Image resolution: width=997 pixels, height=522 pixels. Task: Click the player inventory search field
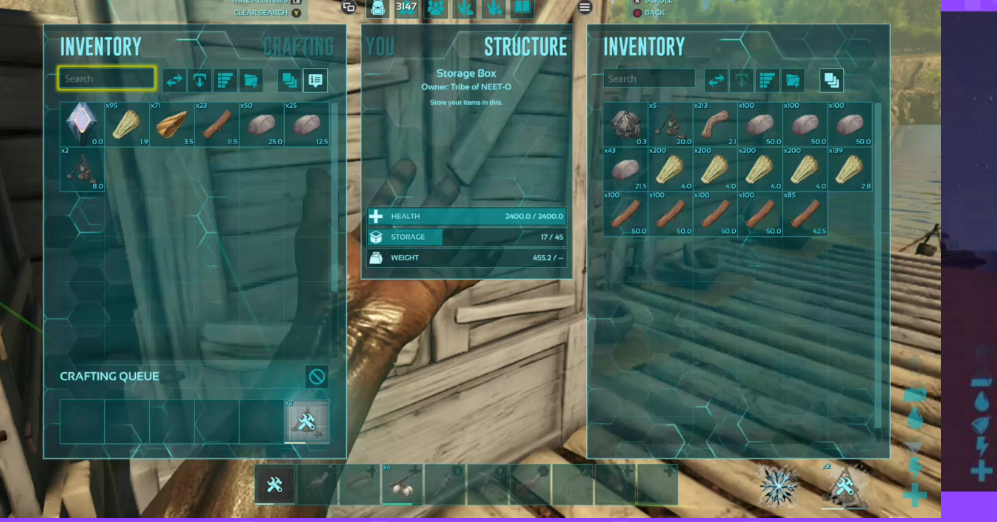pos(106,78)
